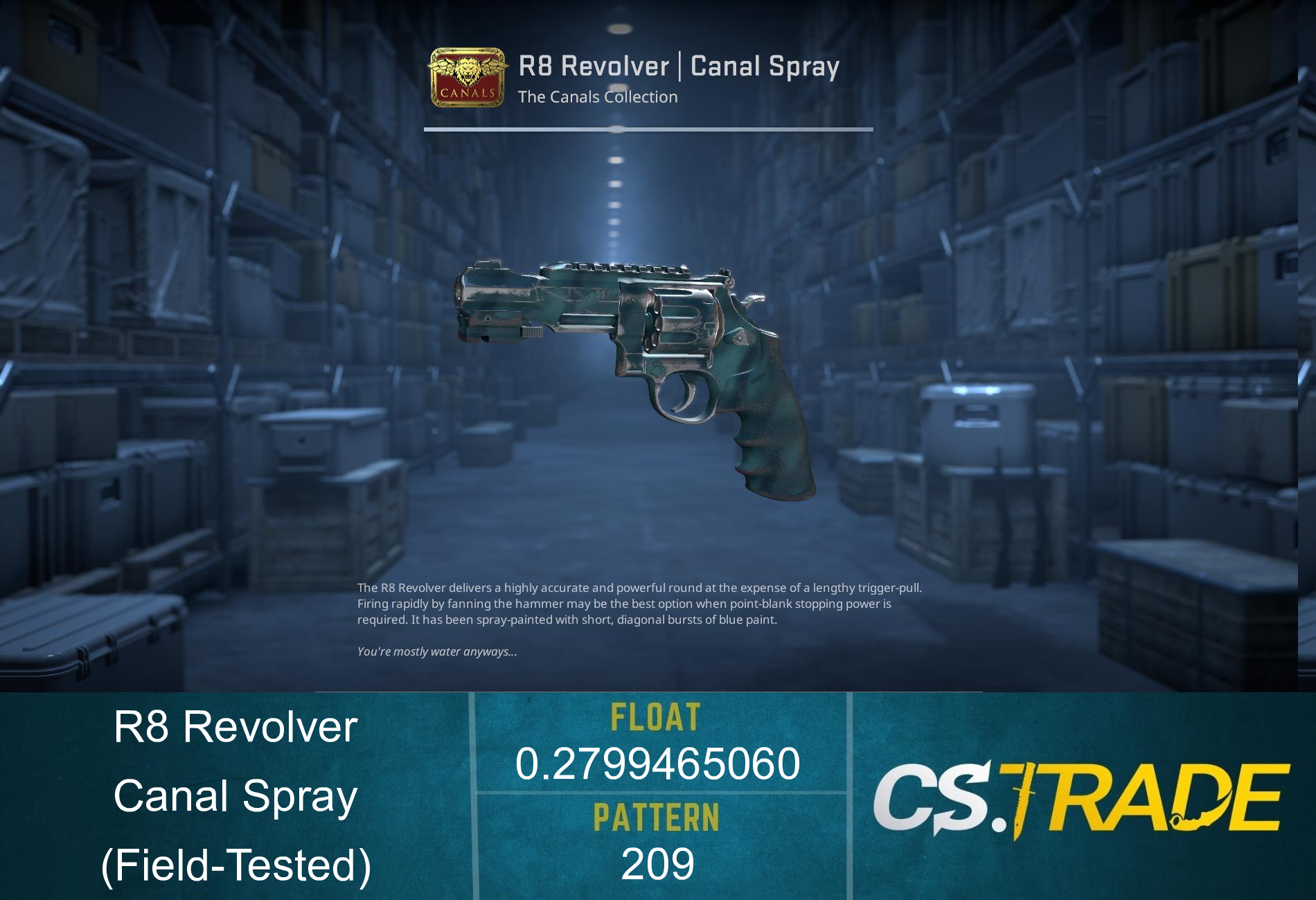This screenshot has width=1316, height=900.
Task: Expand 'The Canals Collection' entry
Action: click(x=598, y=97)
